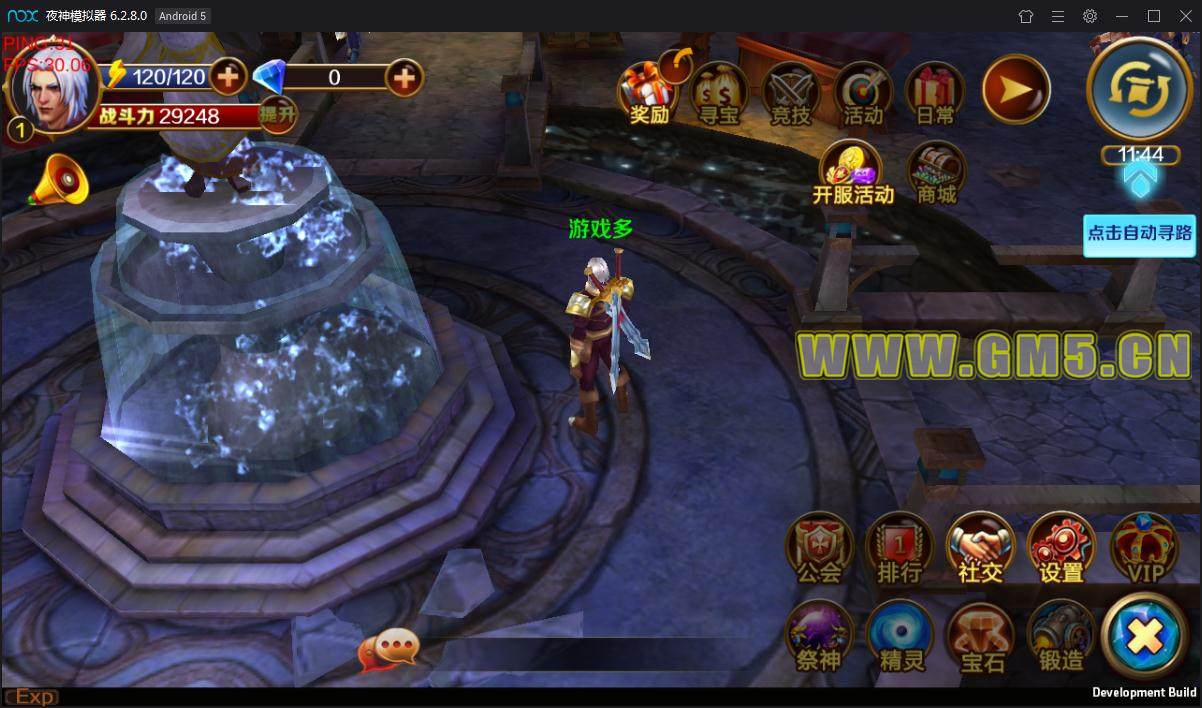Open the 开服活动 server launch event

click(851, 172)
